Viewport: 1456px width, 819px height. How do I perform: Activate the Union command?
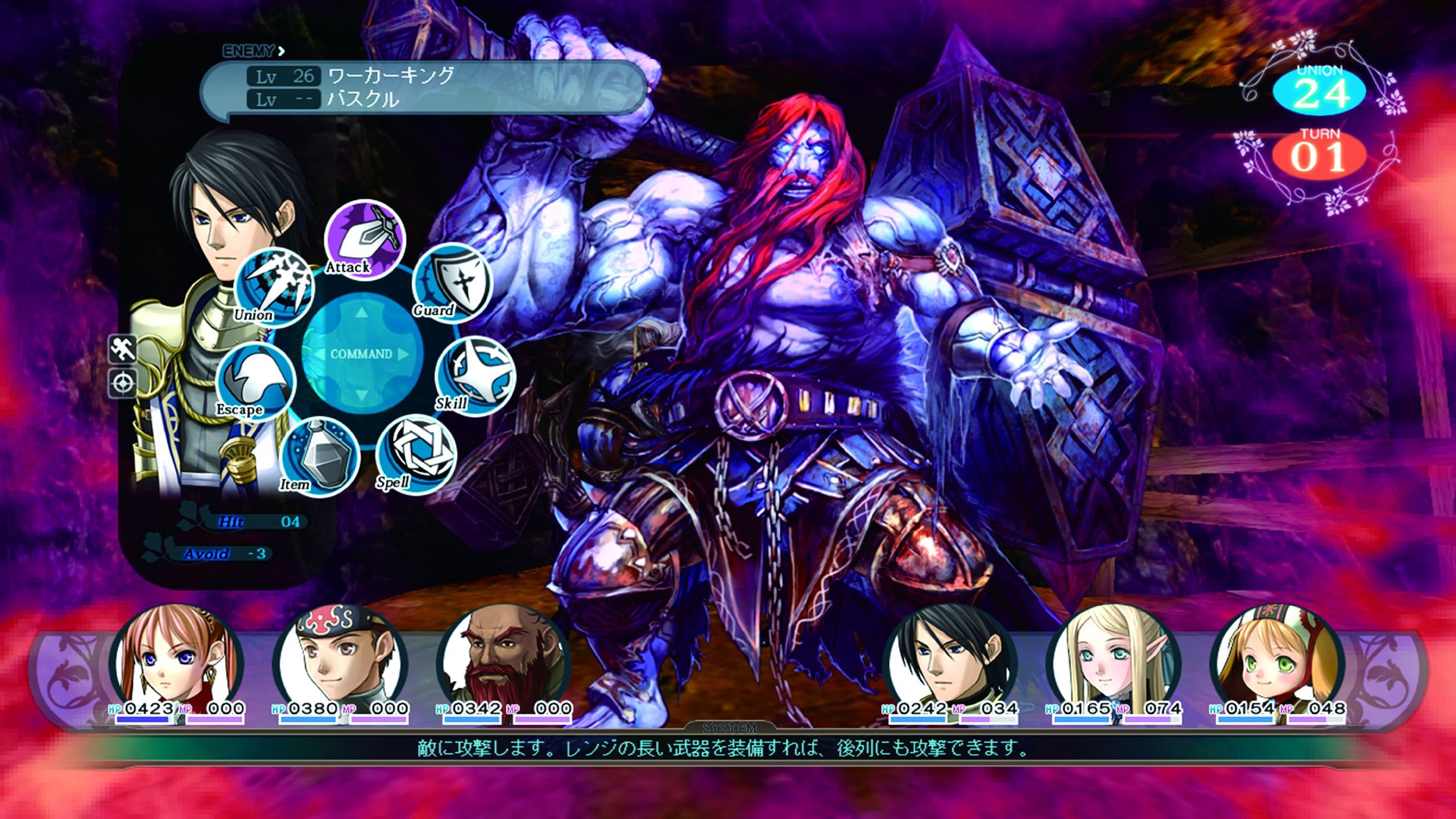[274, 288]
